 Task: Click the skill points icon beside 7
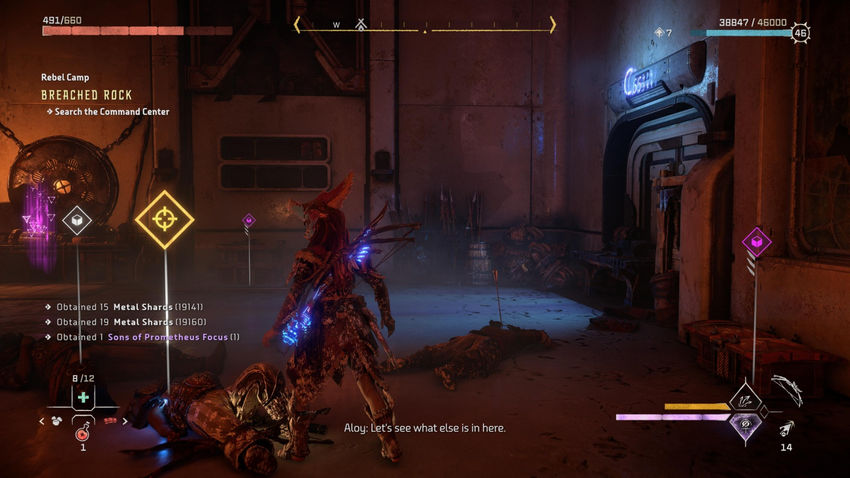coord(658,33)
